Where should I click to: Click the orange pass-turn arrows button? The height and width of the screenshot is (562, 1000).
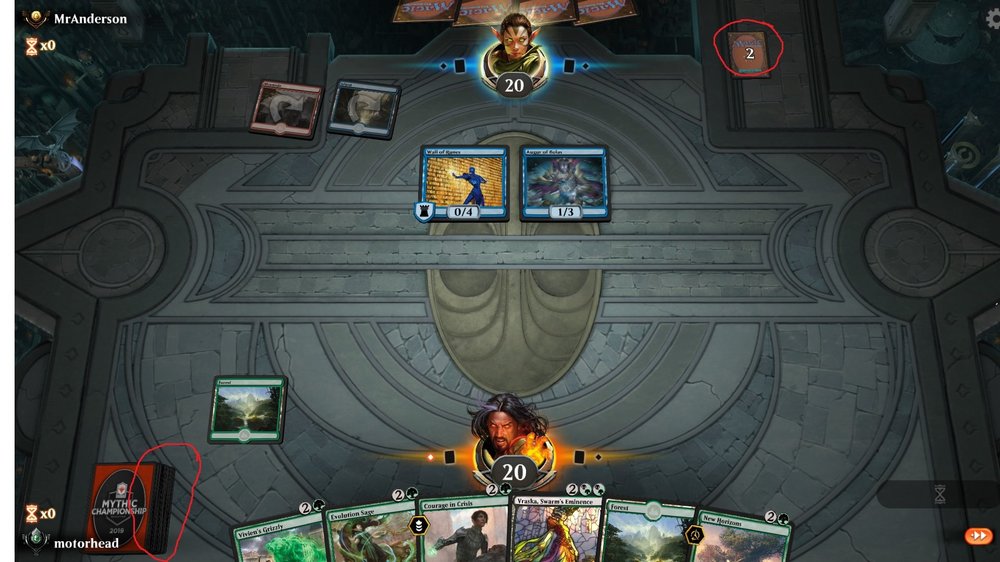click(977, 536)
